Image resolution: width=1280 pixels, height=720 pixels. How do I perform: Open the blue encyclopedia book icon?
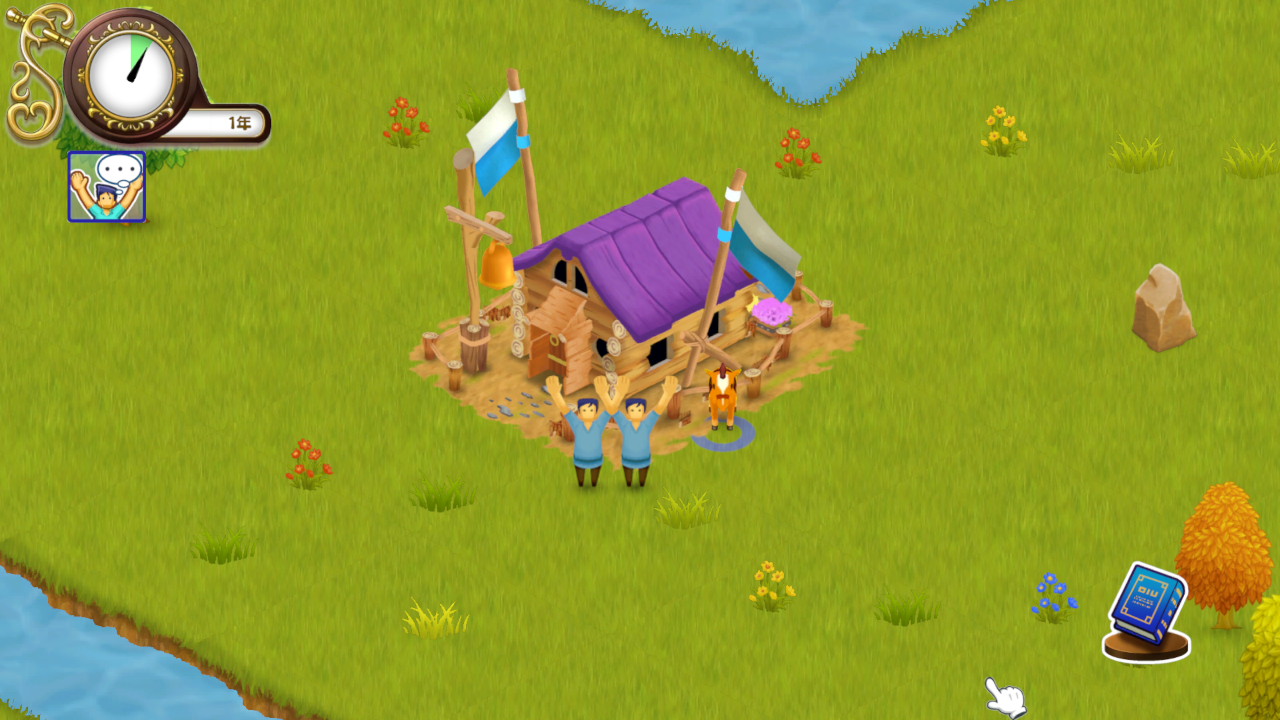(x=1148, y=600)
